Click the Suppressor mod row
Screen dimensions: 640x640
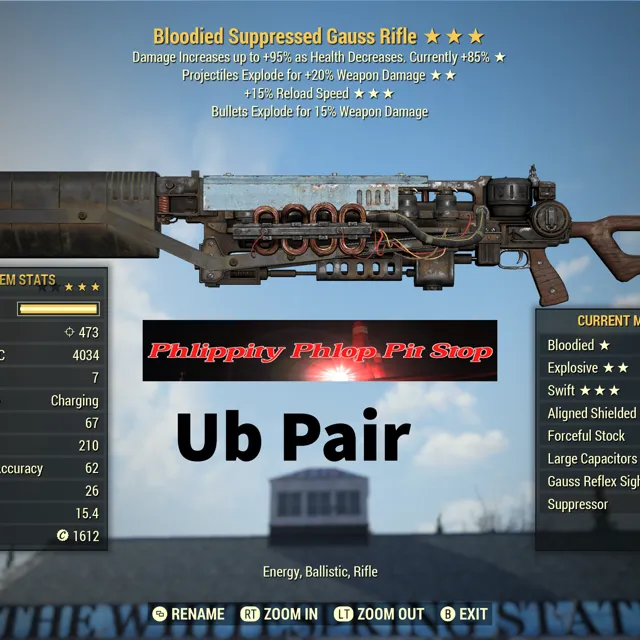point(590,505)
